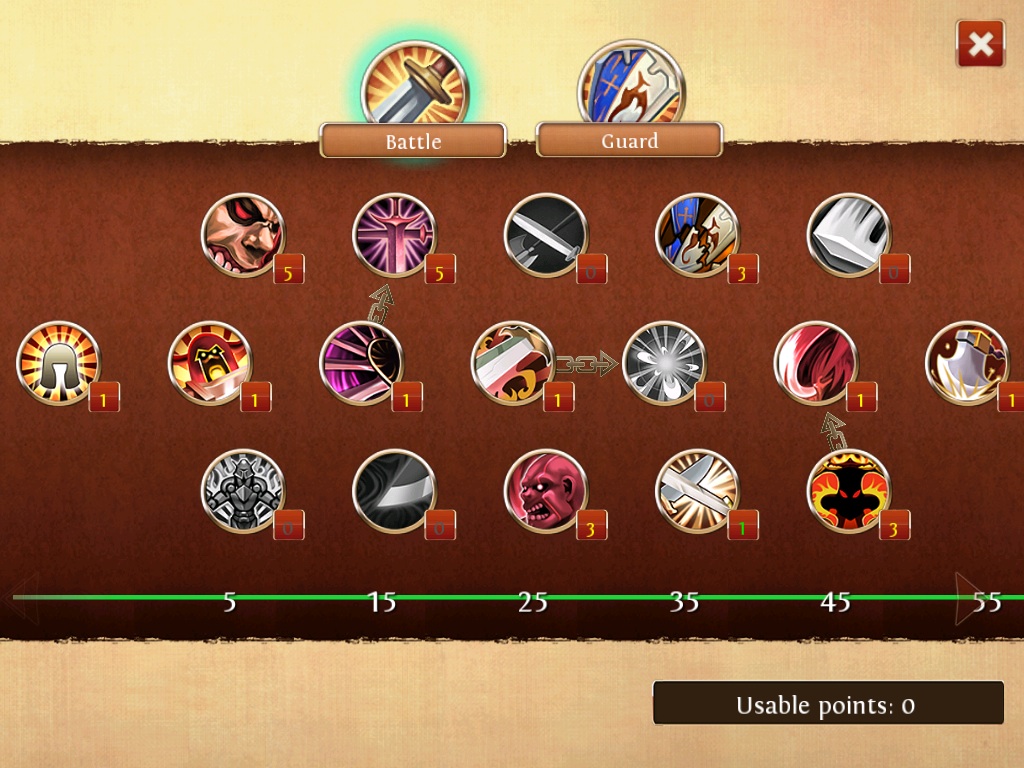The image size is (1024, 768).
Task: Select the flaming dark demon skill
Action: [x=848, y=491]
